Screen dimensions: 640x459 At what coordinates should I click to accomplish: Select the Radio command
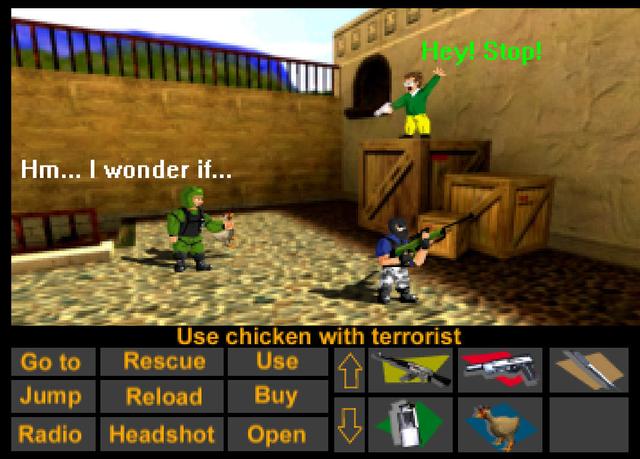click(50, 433)
